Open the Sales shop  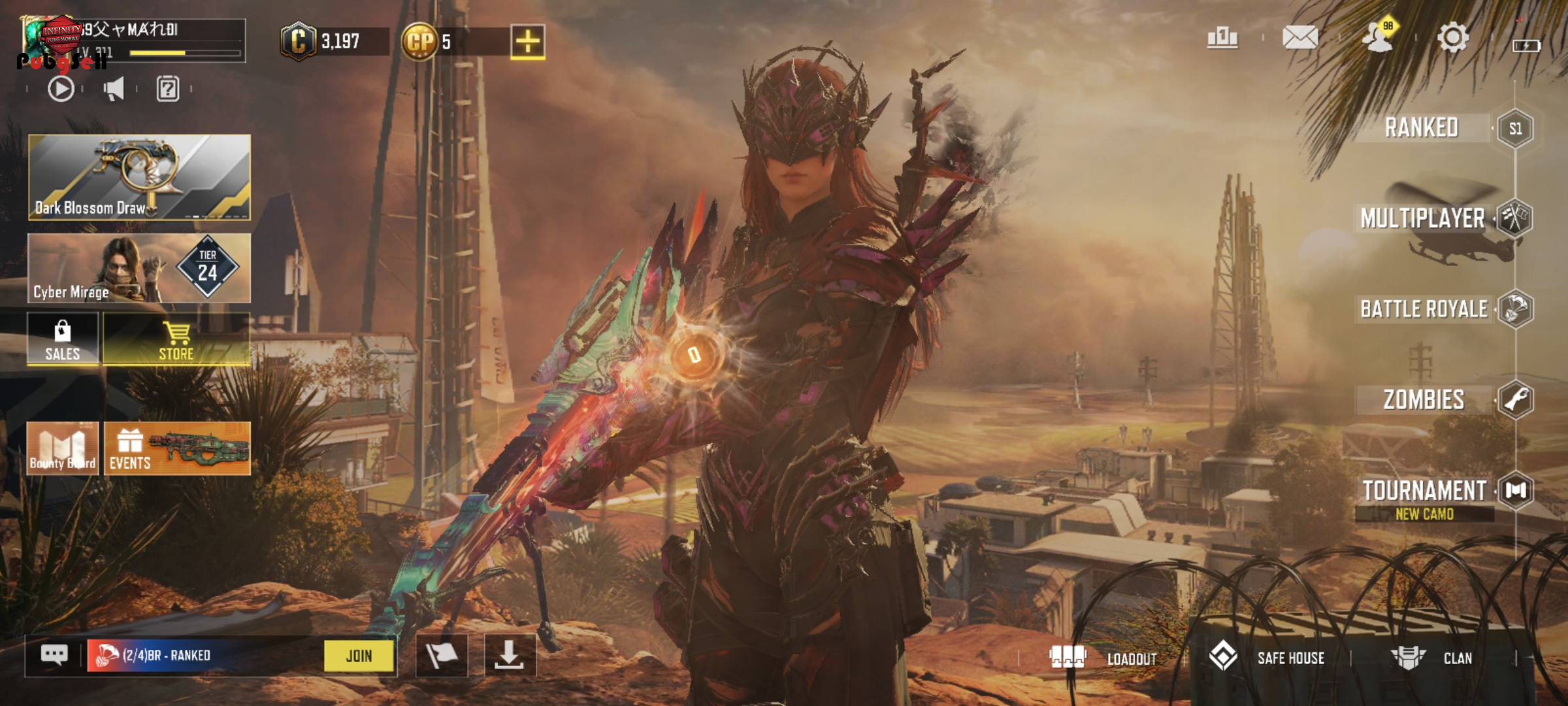point(63,339)
